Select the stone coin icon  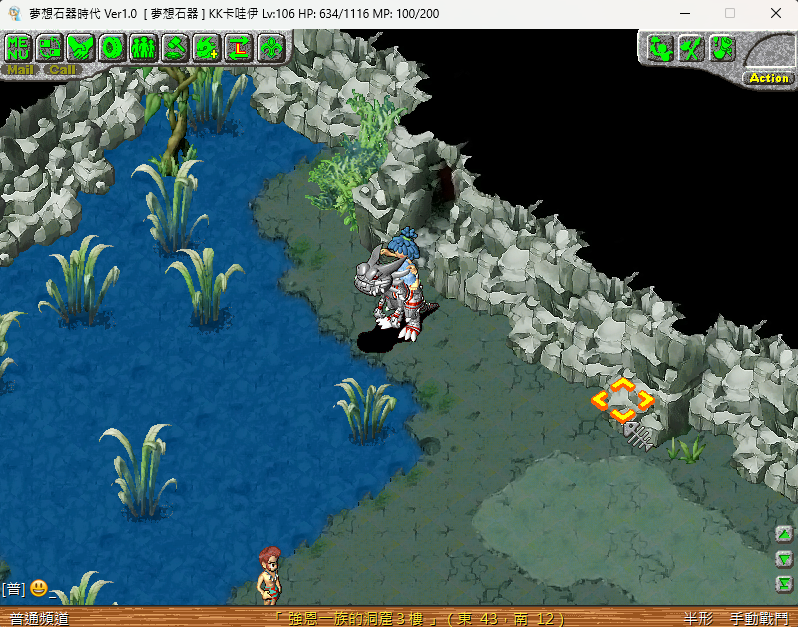tap(112, 47)
